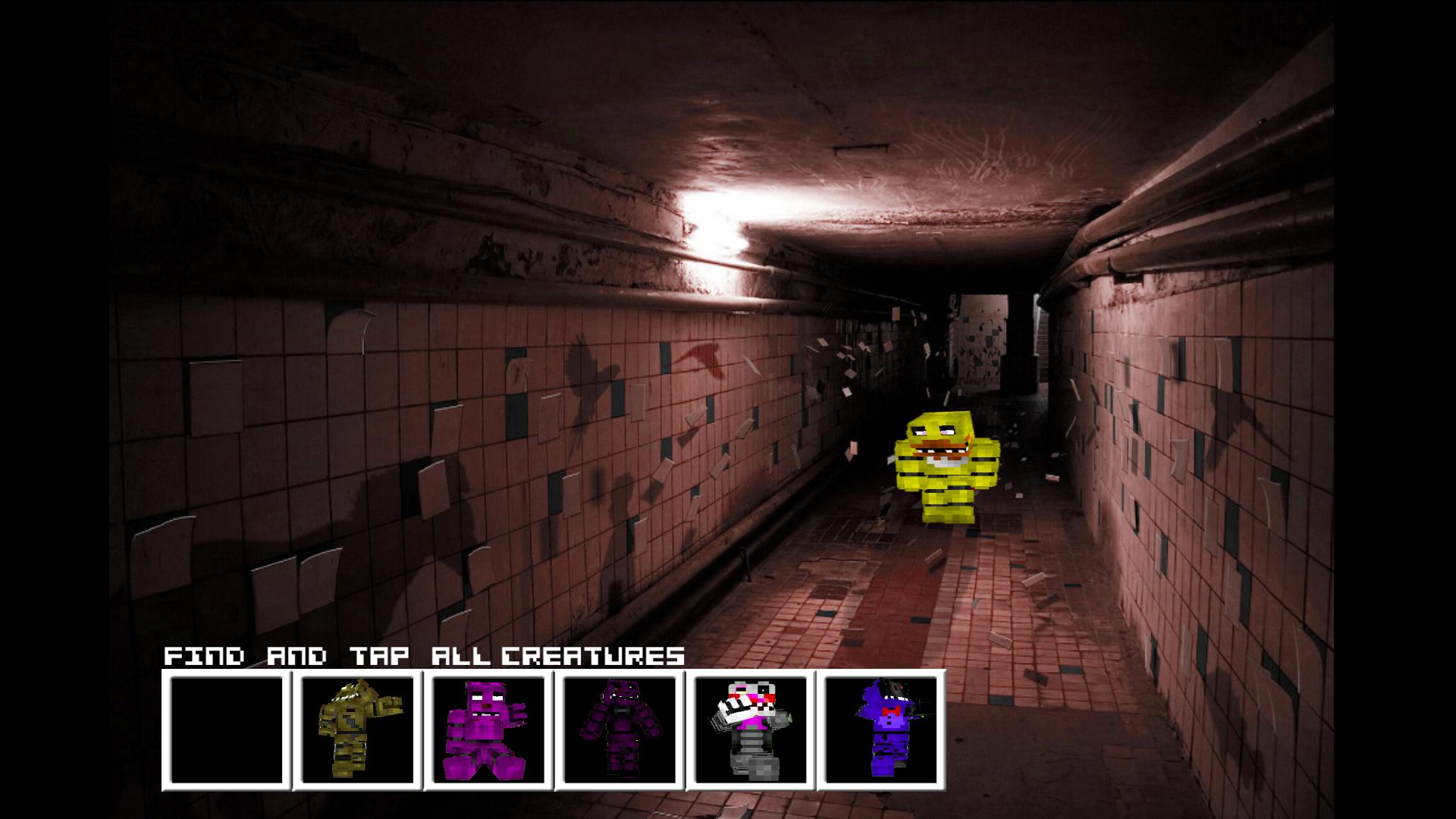
Task: Select the white and pink fox creature slot
Action: pos(750,730)
